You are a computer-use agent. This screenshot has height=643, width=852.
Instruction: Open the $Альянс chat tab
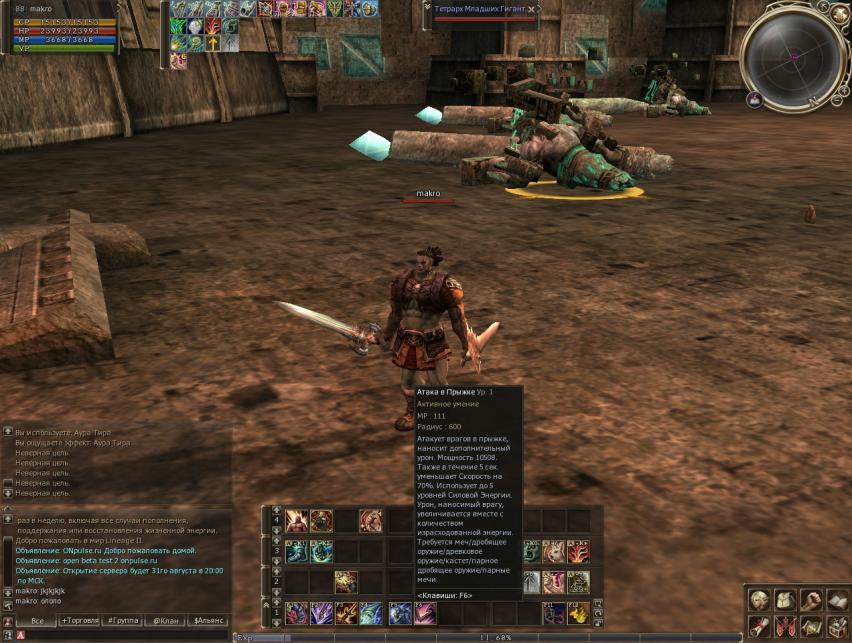click(209, 621)
